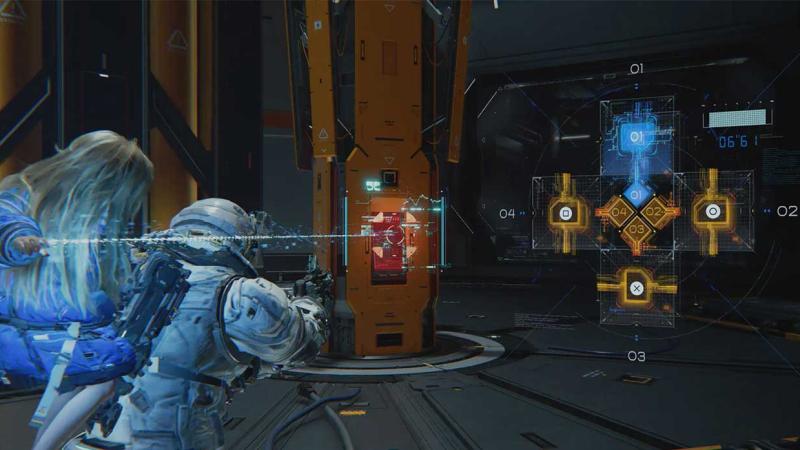Screen dimensions: 800x450
Task: Choose the orange 03 diamond tile
Action: tap(637, 231)
